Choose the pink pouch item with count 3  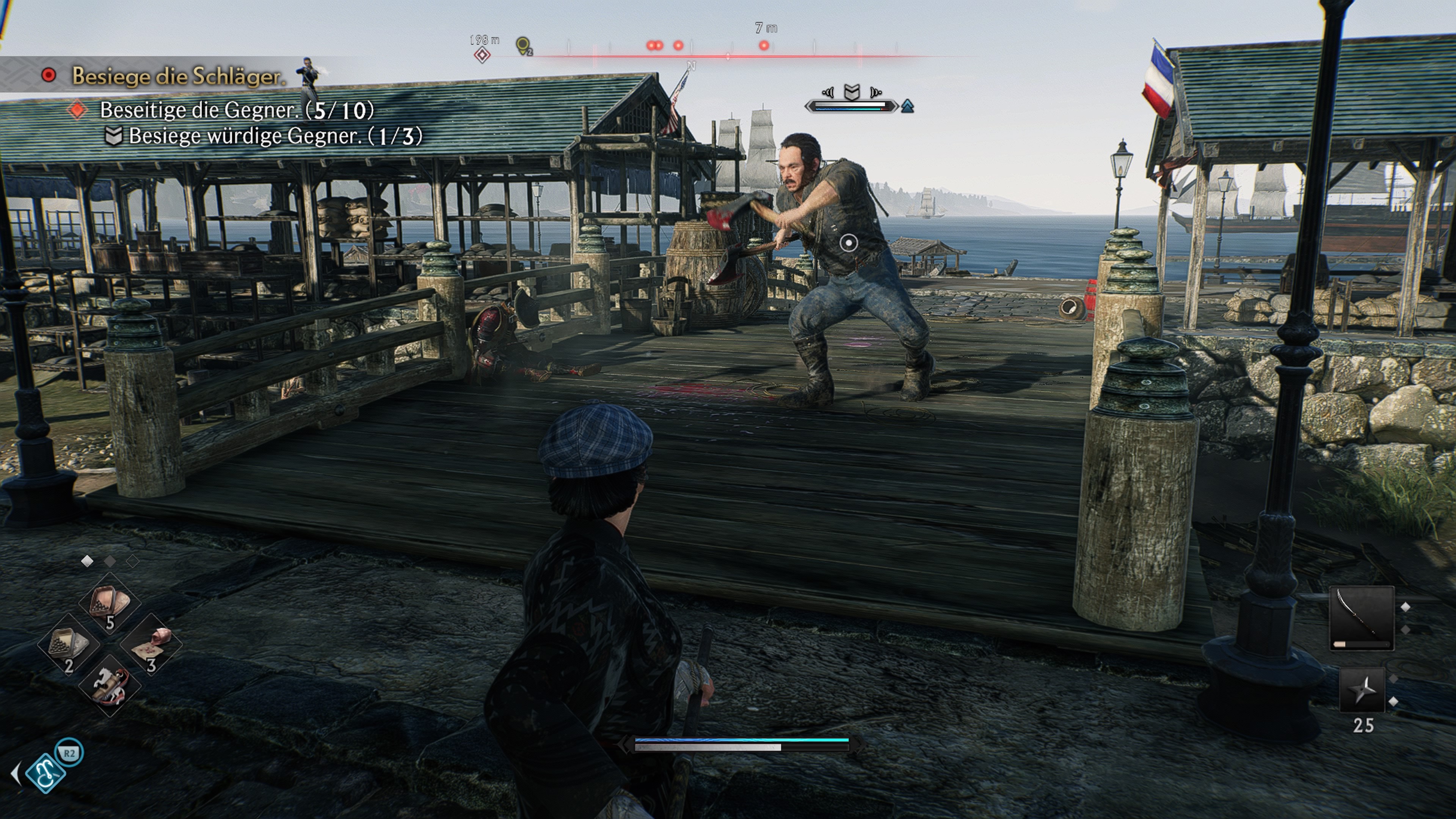[x=151, y=644]
